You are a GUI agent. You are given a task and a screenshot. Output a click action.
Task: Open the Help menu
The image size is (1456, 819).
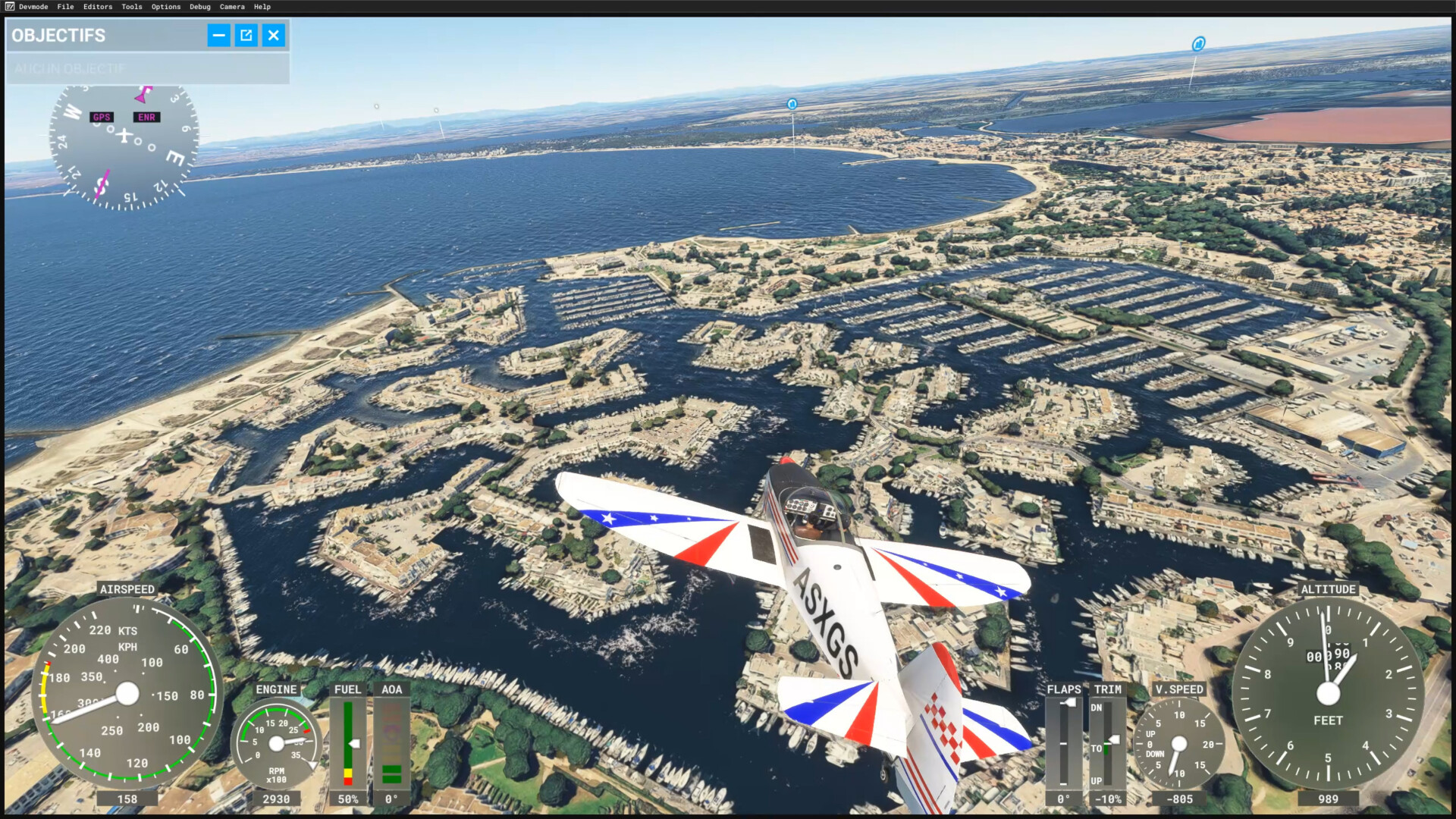pos(262,7)
